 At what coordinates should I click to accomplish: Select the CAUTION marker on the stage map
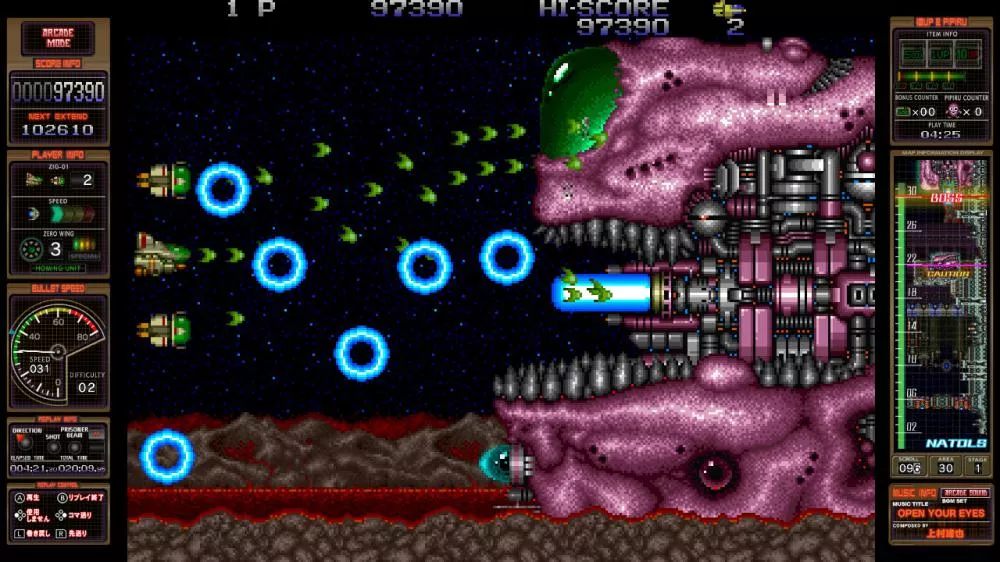947,273
